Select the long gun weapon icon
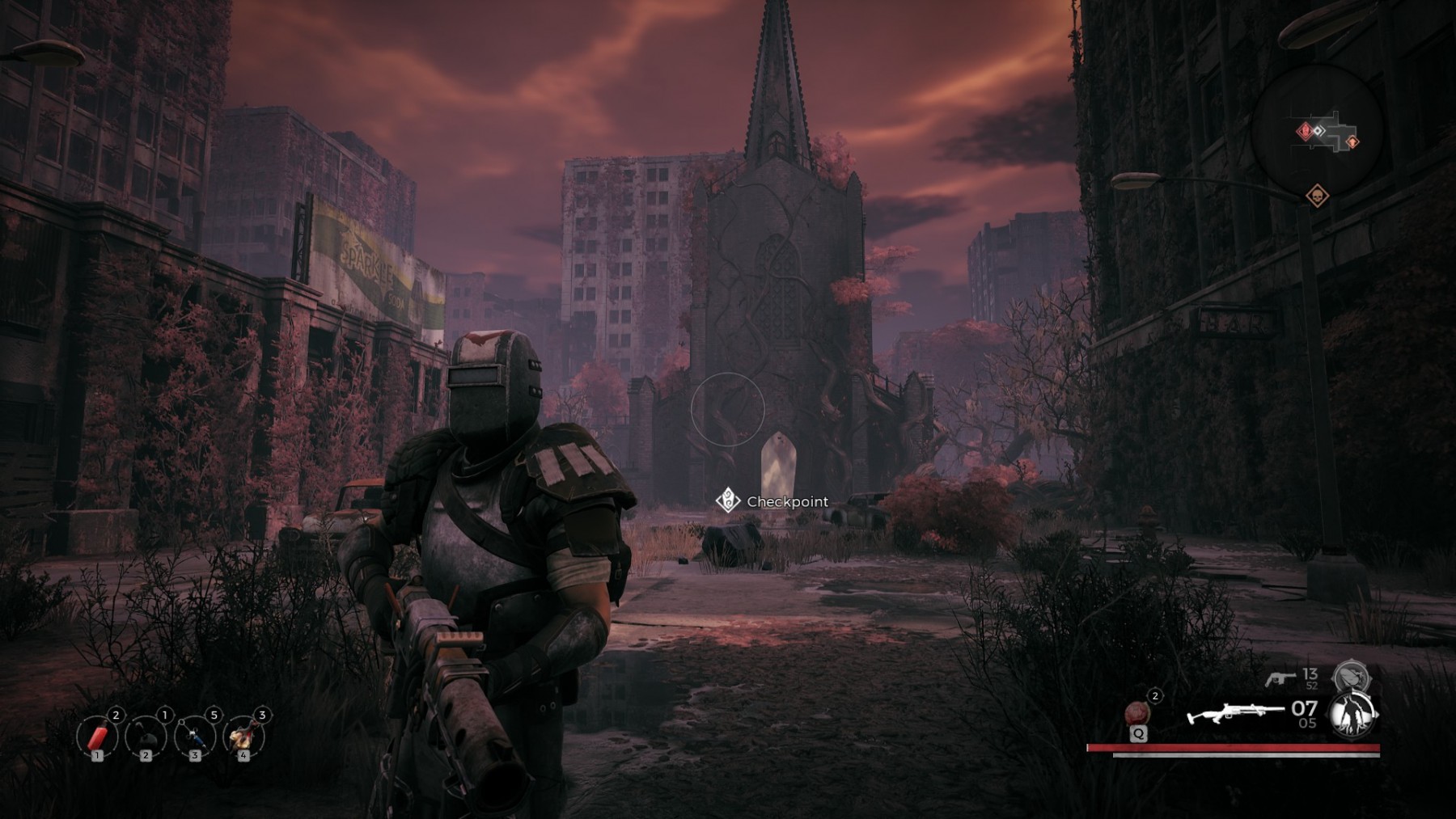Viewport: 1456px width, 819px height. [1234, 714]
